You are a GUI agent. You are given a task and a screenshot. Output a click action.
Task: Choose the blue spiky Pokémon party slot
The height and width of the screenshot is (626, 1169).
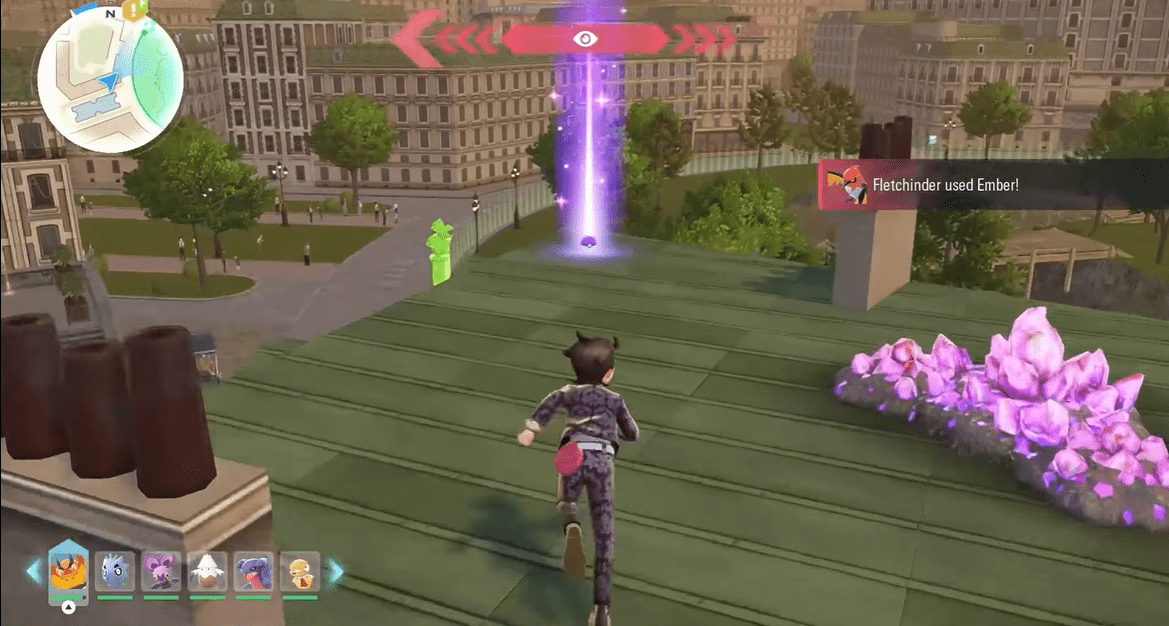click(x=114, y=572)
